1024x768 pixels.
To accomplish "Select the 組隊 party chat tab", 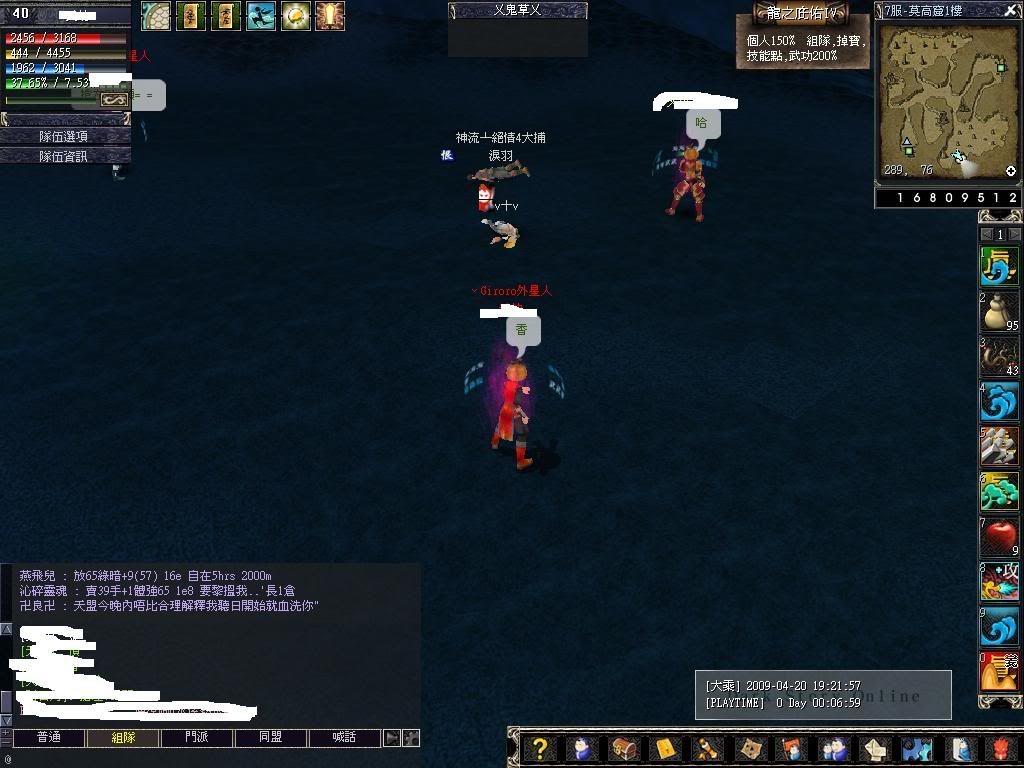I will tap(123, 738).
